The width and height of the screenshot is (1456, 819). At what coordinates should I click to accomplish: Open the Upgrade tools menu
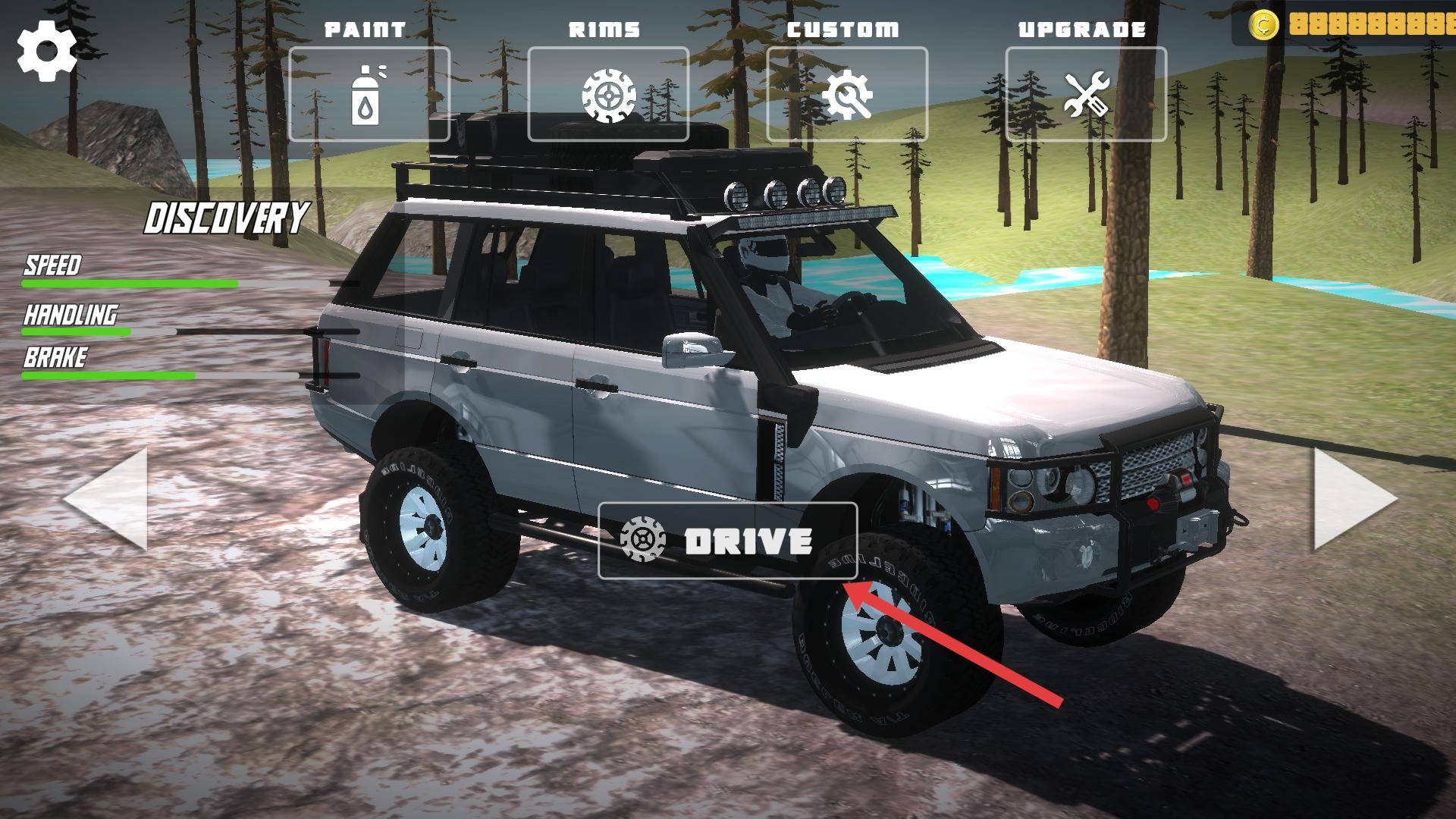click(x=1086, y=94)
